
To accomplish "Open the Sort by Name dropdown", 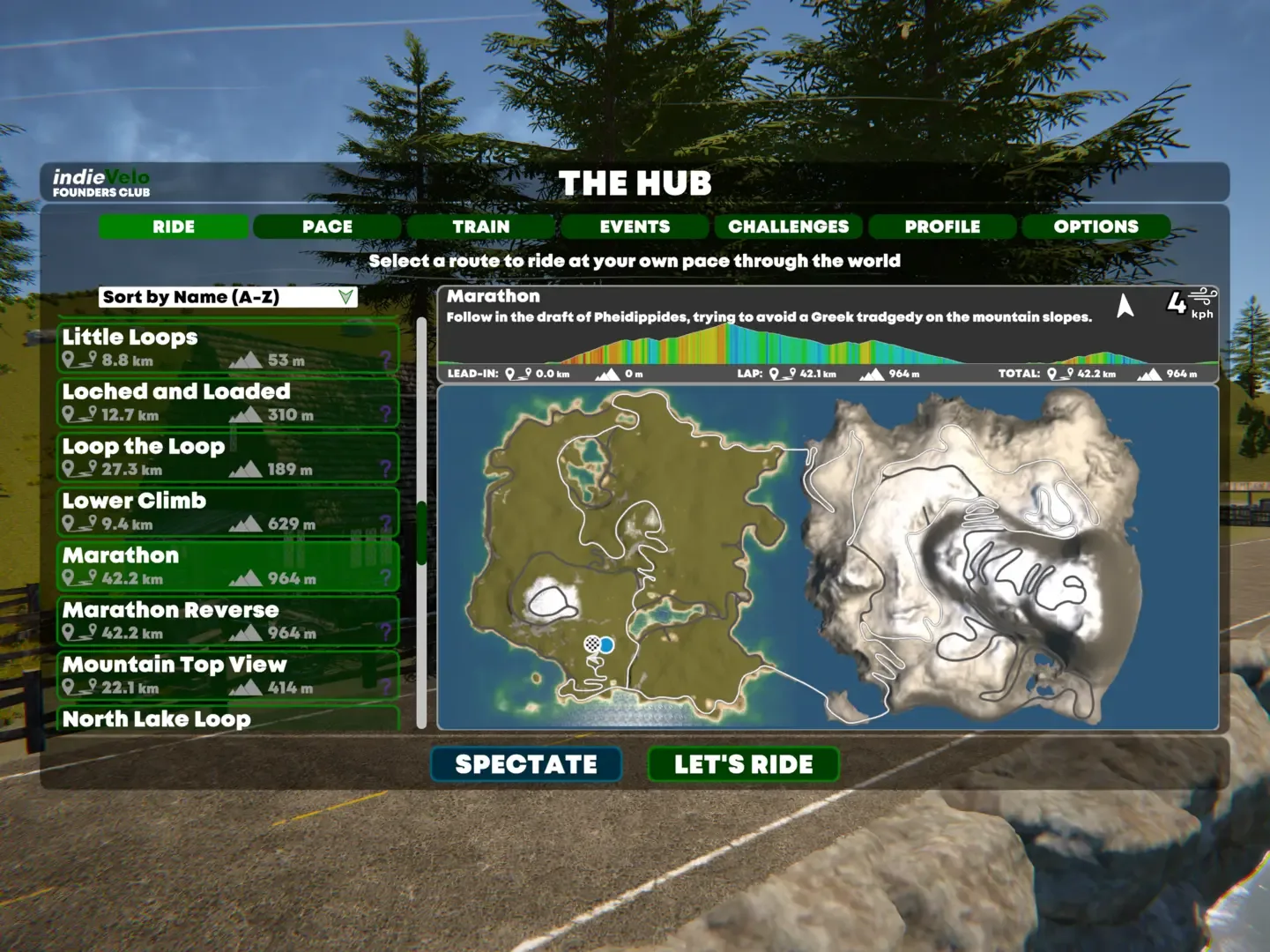I will click(228, 297).
